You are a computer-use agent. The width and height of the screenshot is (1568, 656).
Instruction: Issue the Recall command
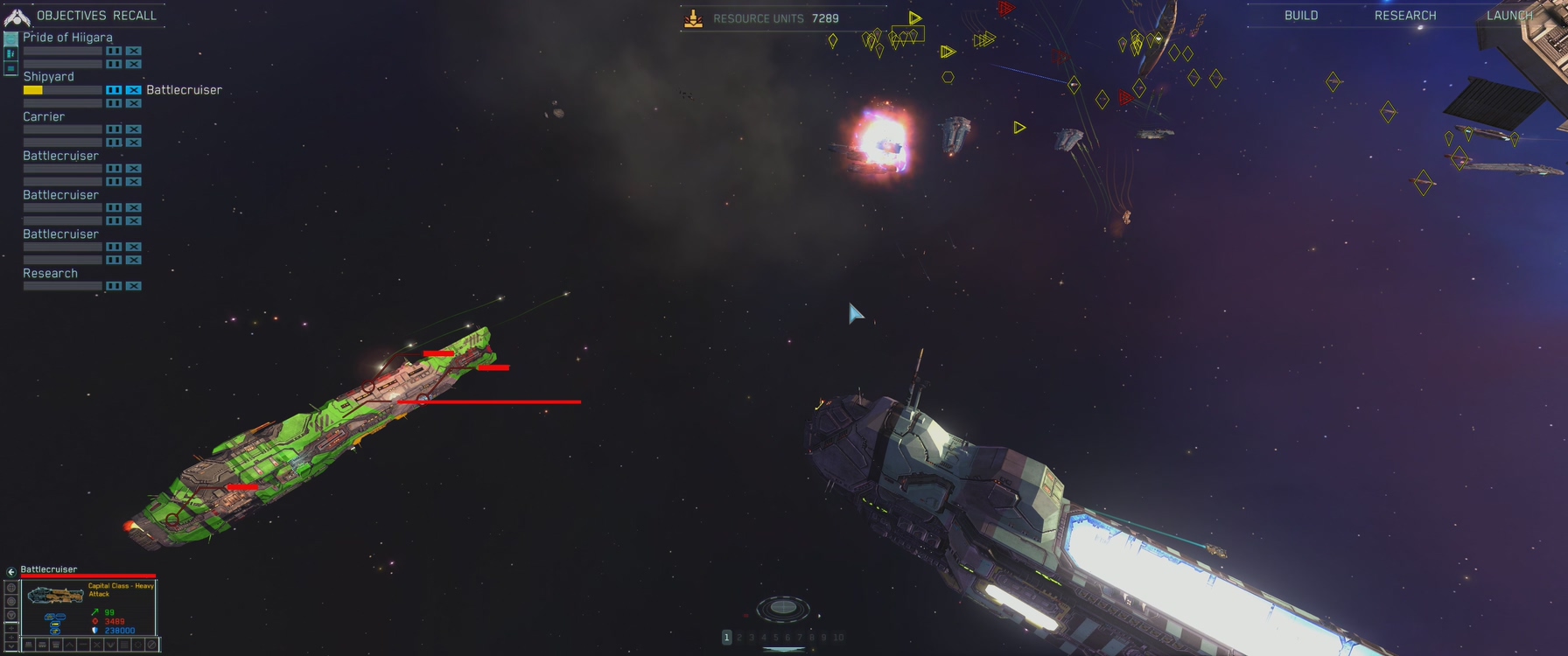tap(135, 16)
